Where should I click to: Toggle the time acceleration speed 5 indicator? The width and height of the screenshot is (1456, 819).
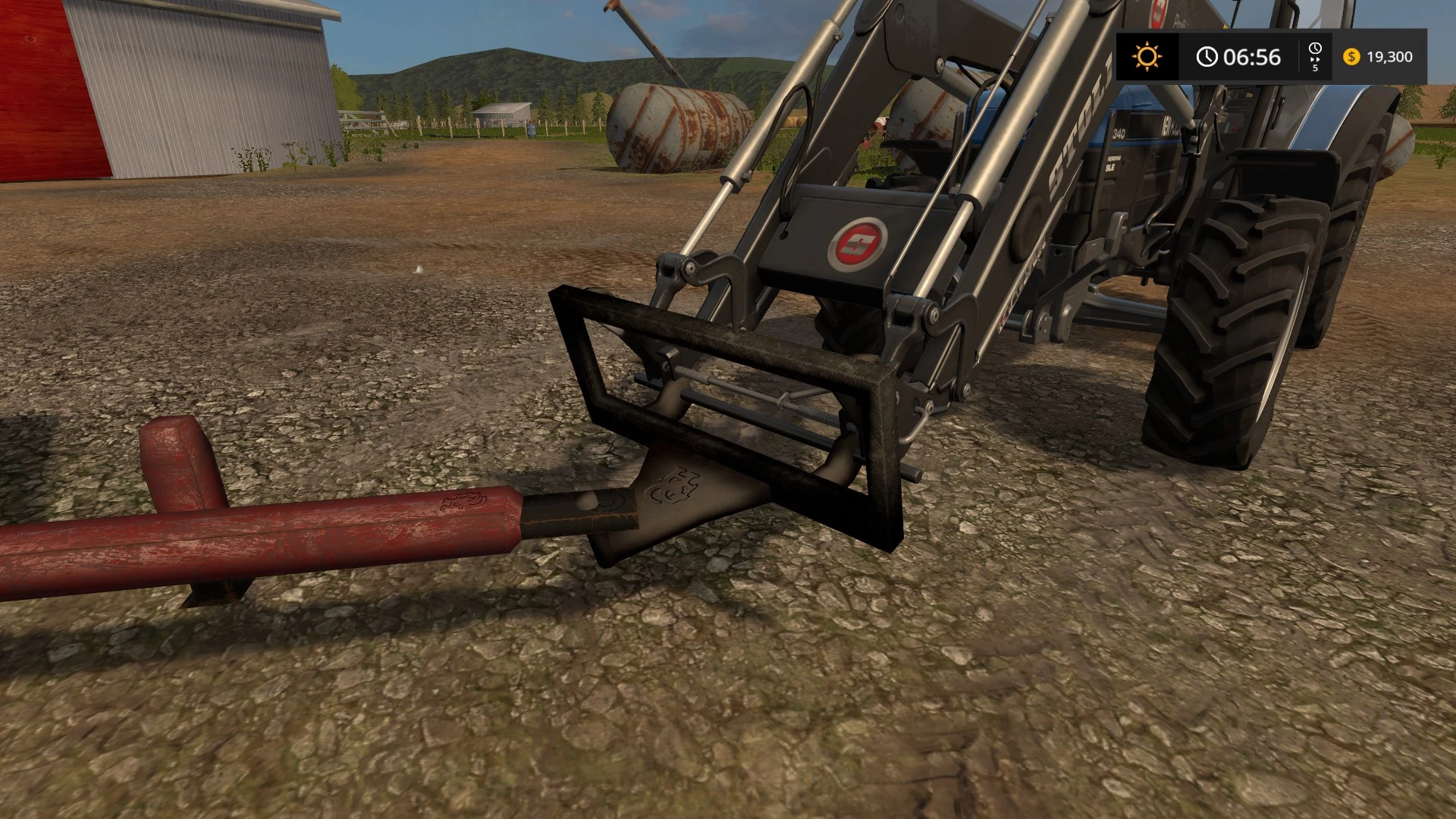point(1316,68)
